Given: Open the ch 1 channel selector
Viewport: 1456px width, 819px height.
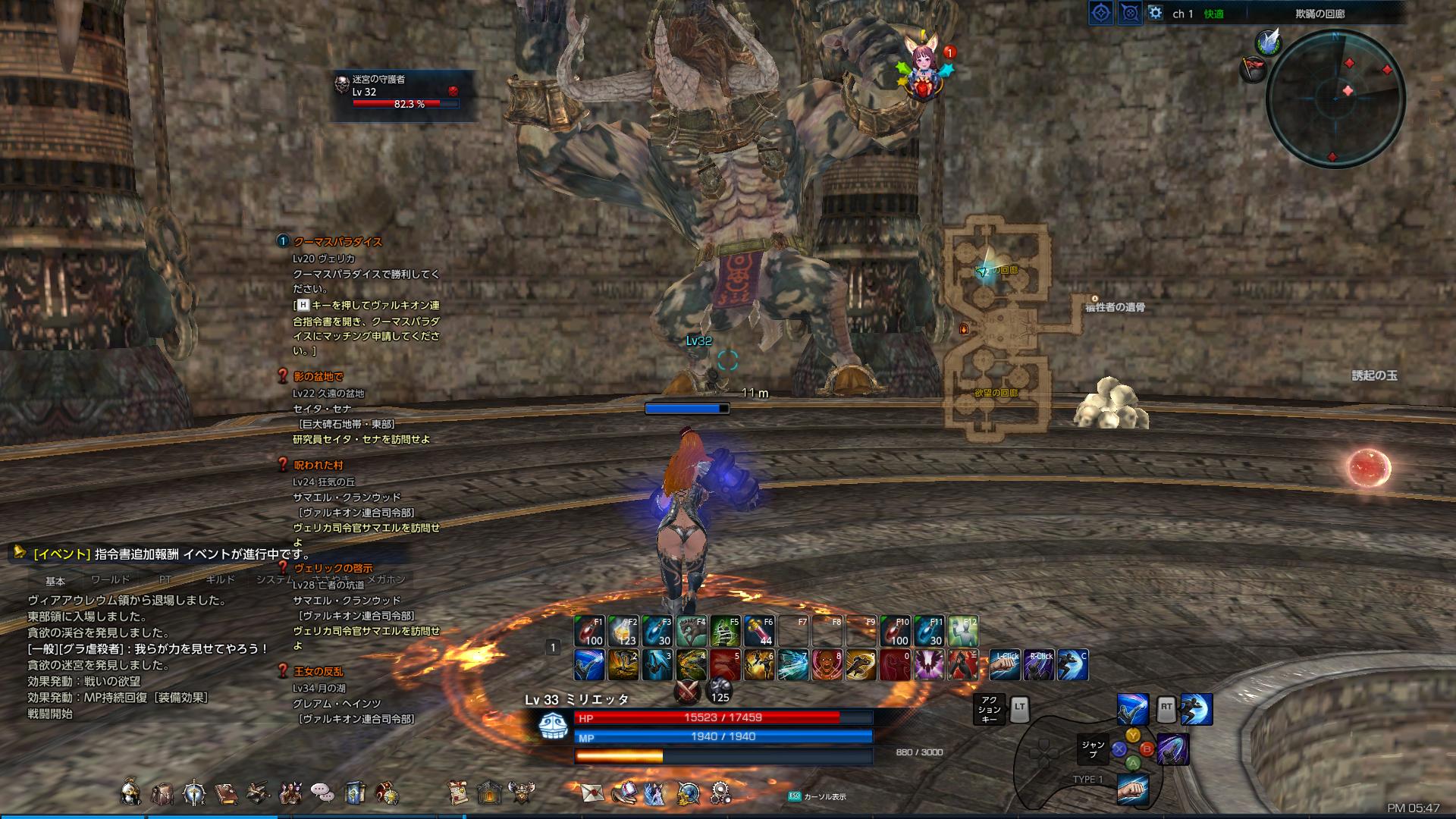Looking at the screenshot, I should pos(1183,14).
